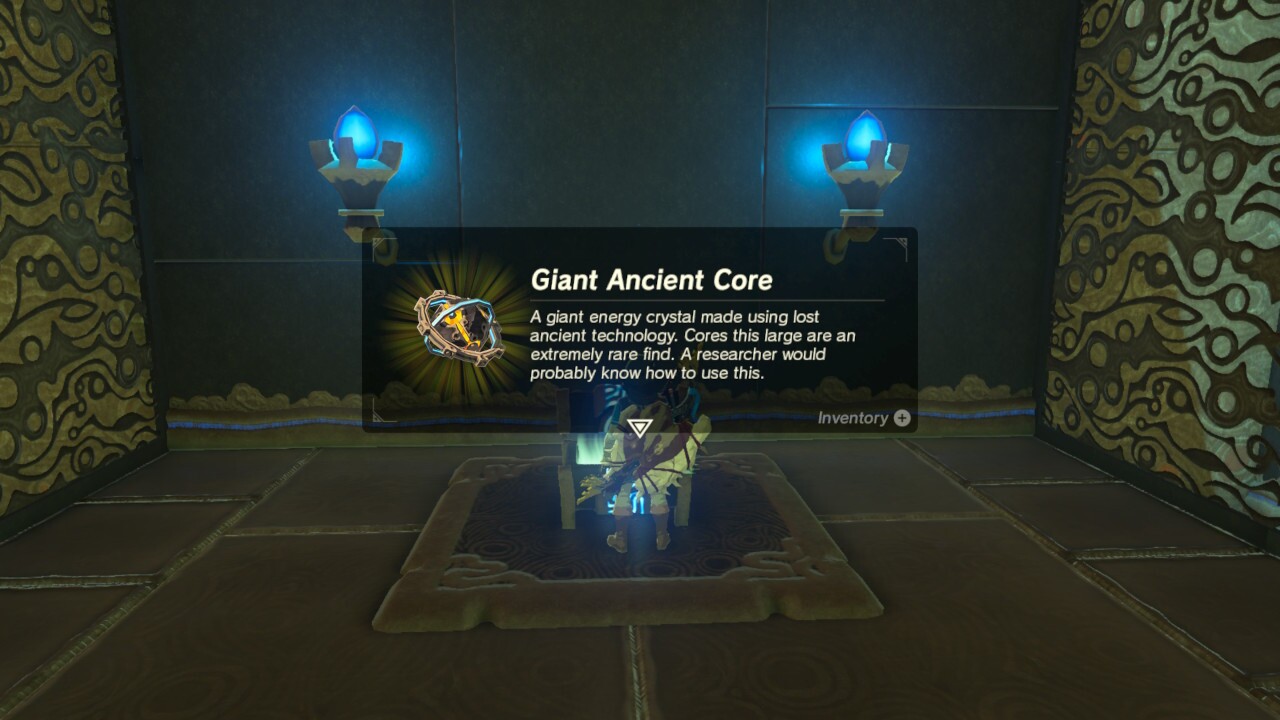Click the left wall torch sconce
Screen dimensions: 1280x720
pyautogui.click(x=358, y=185)
